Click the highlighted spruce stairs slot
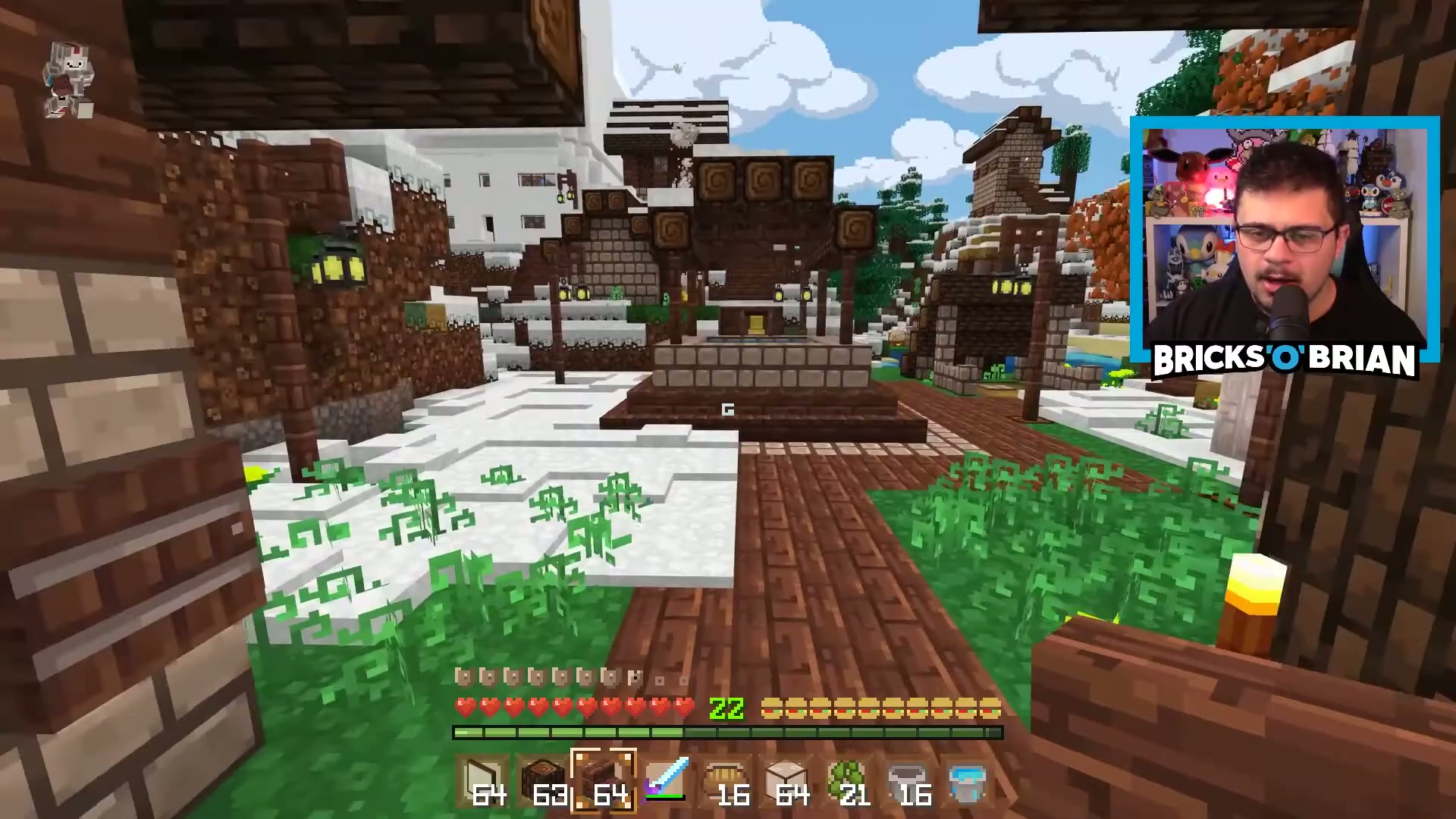 [x=603, y=781]
